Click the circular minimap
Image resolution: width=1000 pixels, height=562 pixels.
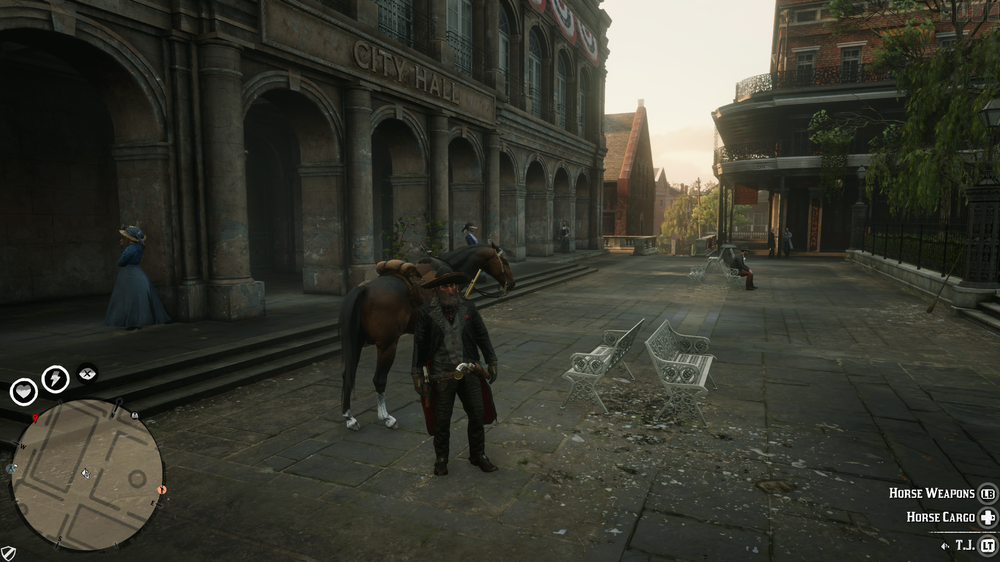tap(87, 474)
